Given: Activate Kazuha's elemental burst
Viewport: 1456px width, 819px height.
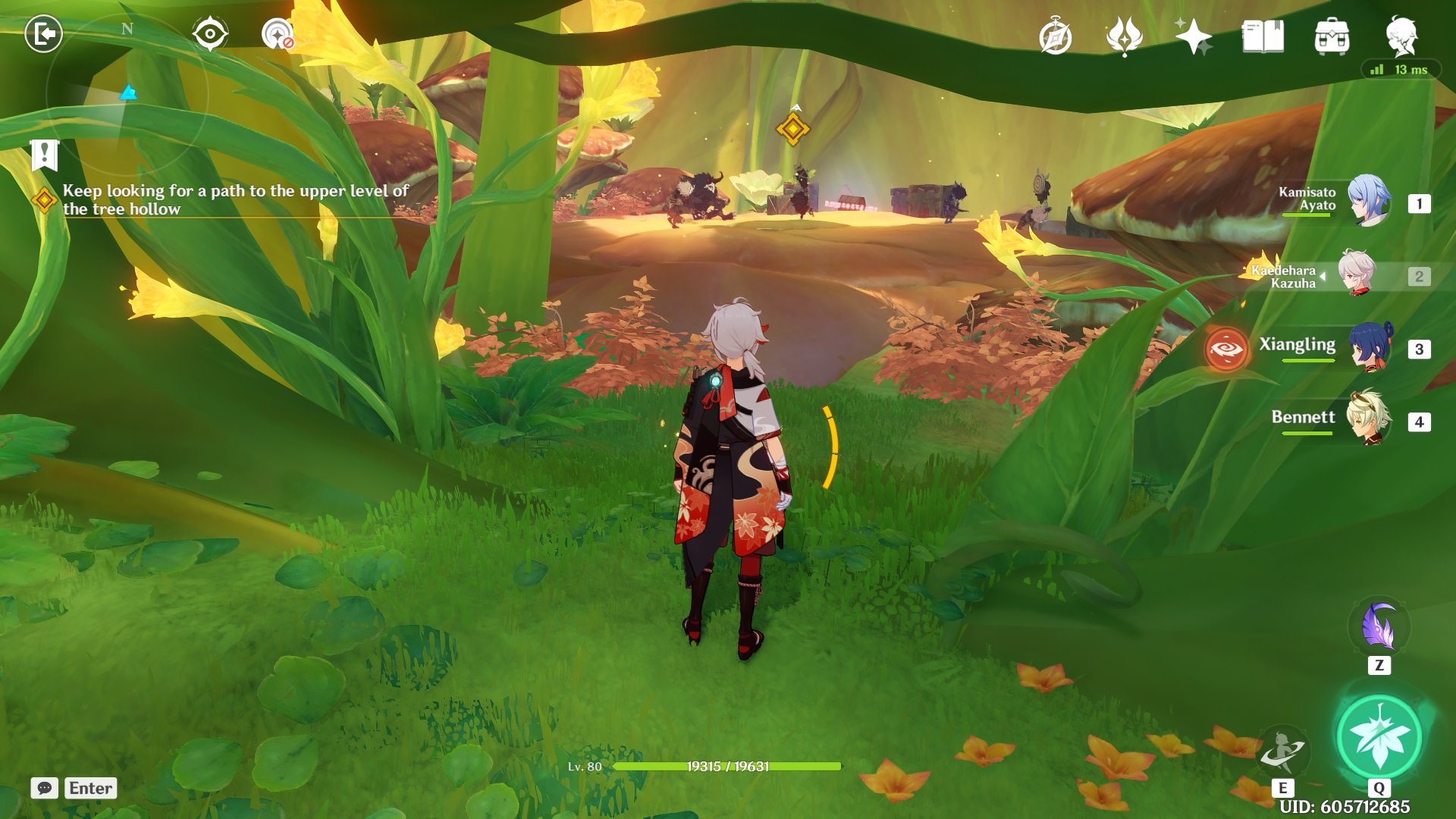Looking at the screenshot, I should (1379, 737).
